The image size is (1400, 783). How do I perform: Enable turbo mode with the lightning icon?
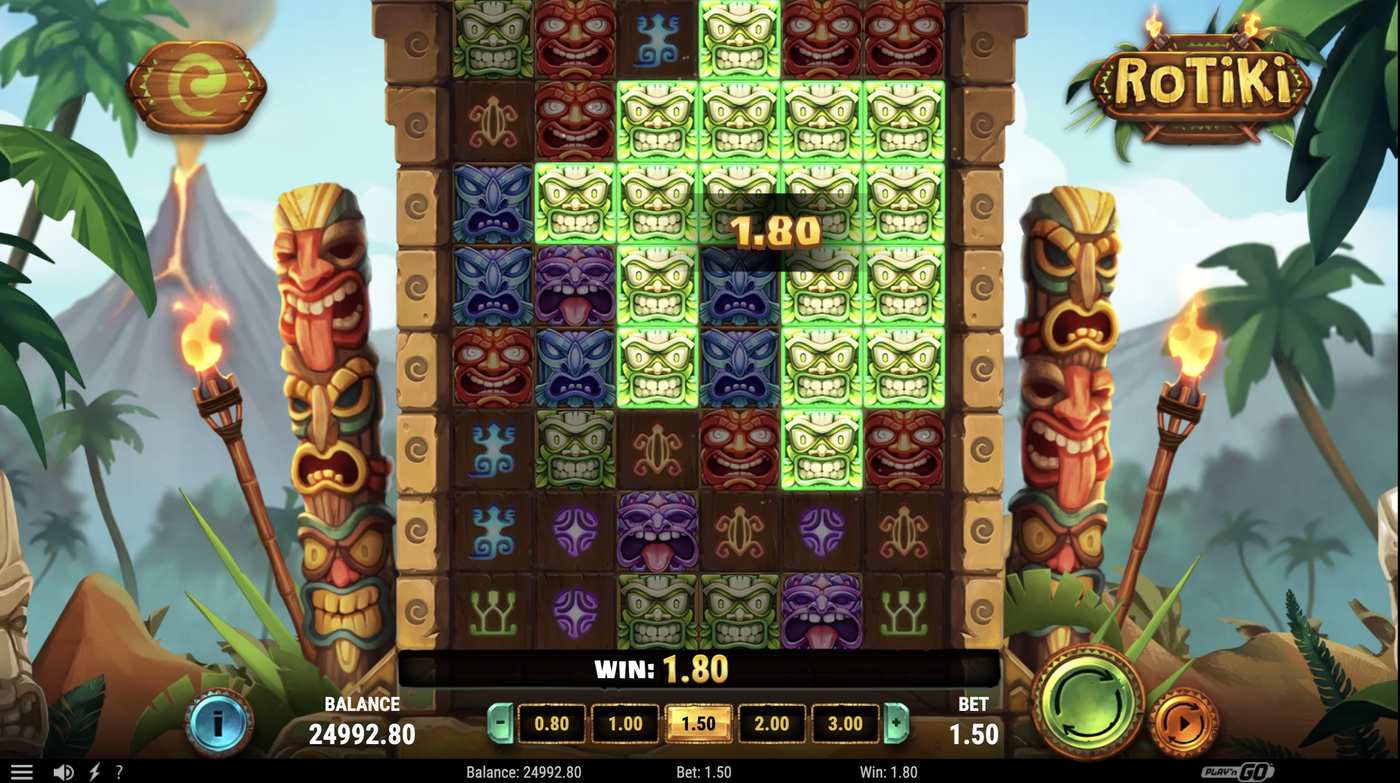click(92, 771)
